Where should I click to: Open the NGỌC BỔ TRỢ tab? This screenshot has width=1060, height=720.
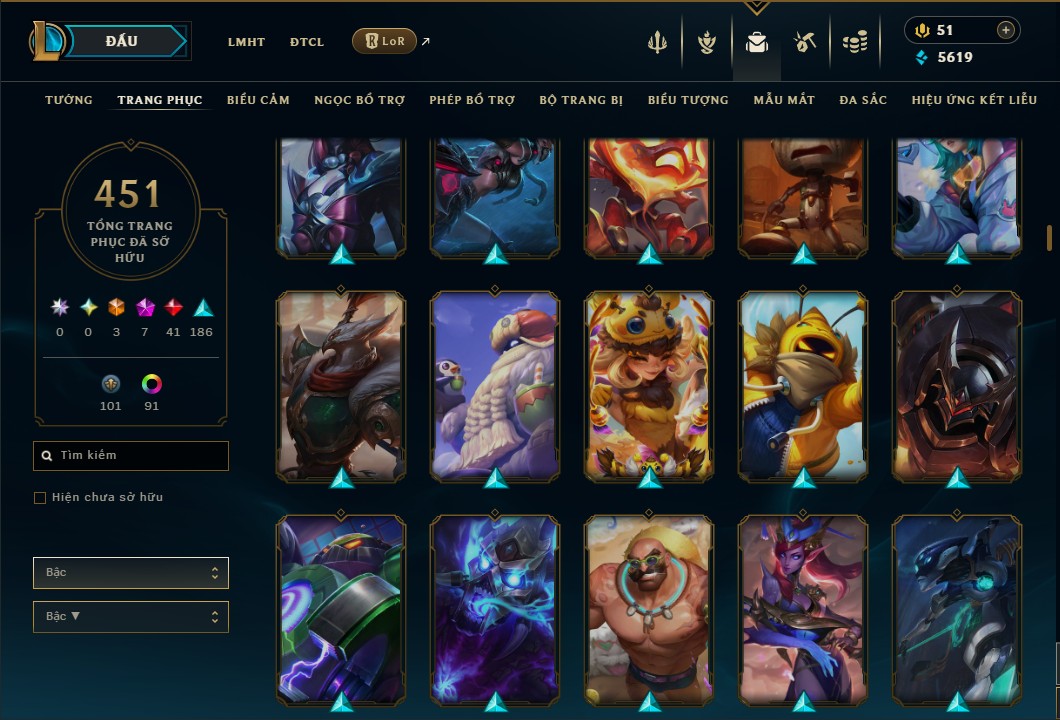[359, 100]
